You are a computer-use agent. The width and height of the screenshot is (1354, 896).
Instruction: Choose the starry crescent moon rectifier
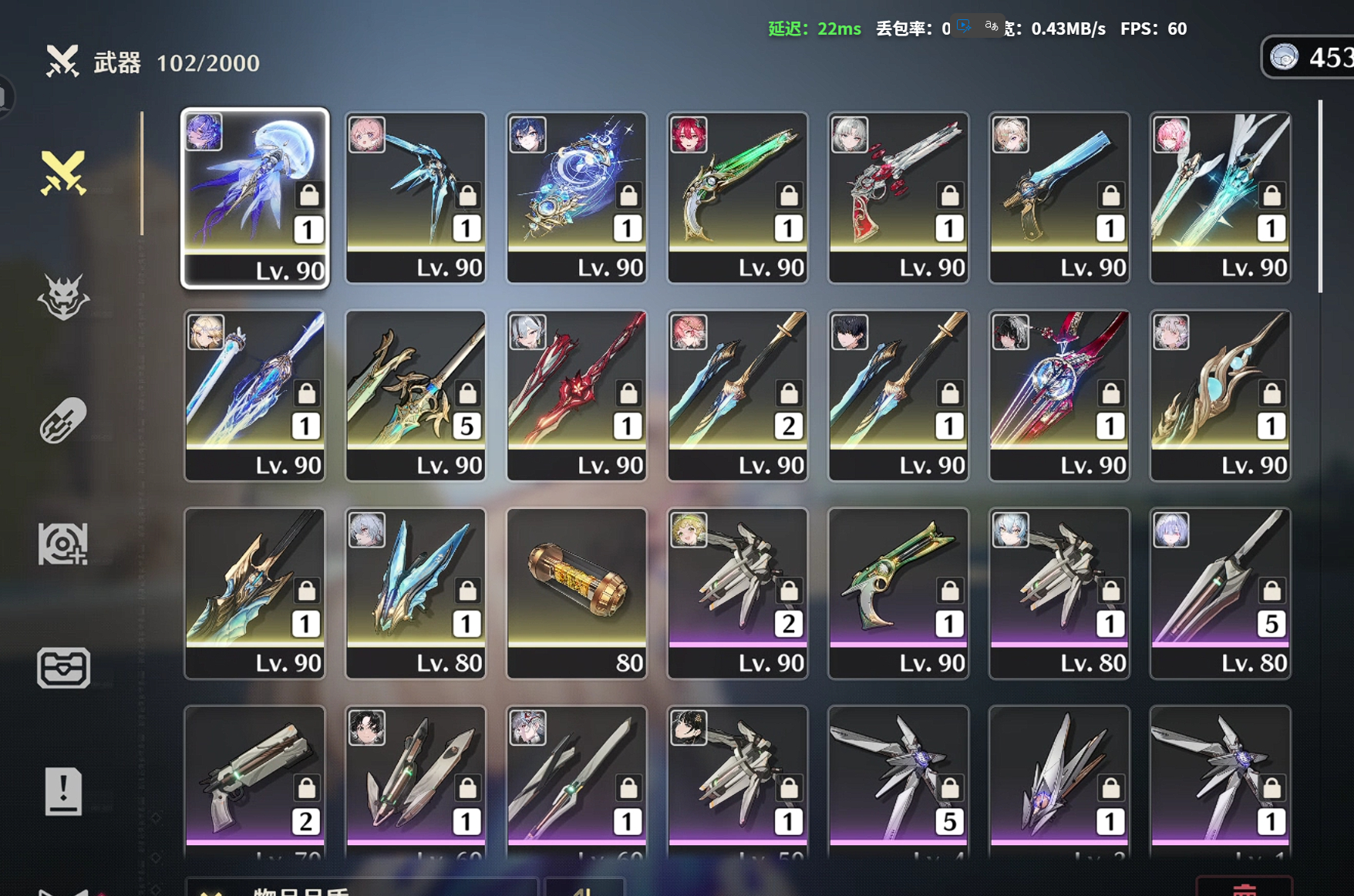[x=576, y=197]
